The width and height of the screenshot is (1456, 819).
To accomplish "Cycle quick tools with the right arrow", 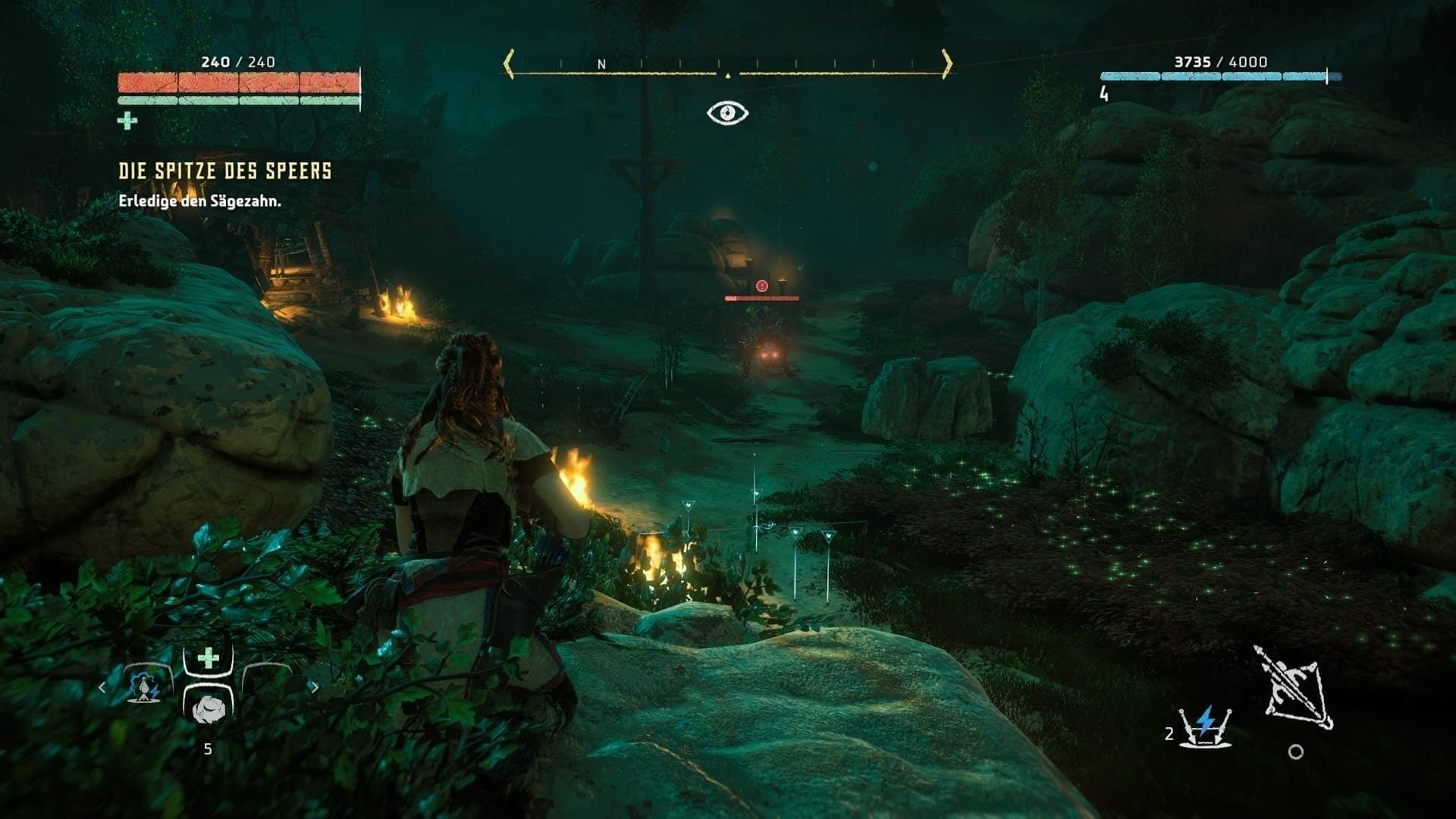I will [314, 688].
